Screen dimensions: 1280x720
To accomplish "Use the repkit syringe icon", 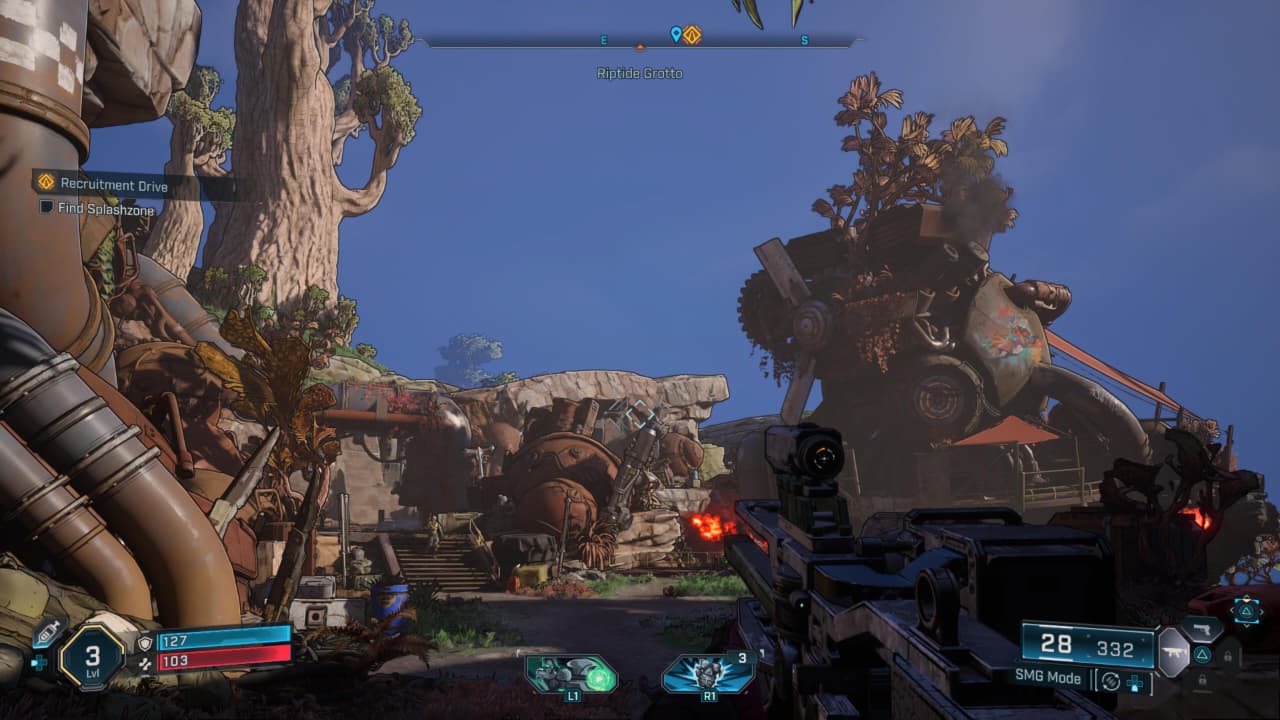I will [46, 634].
